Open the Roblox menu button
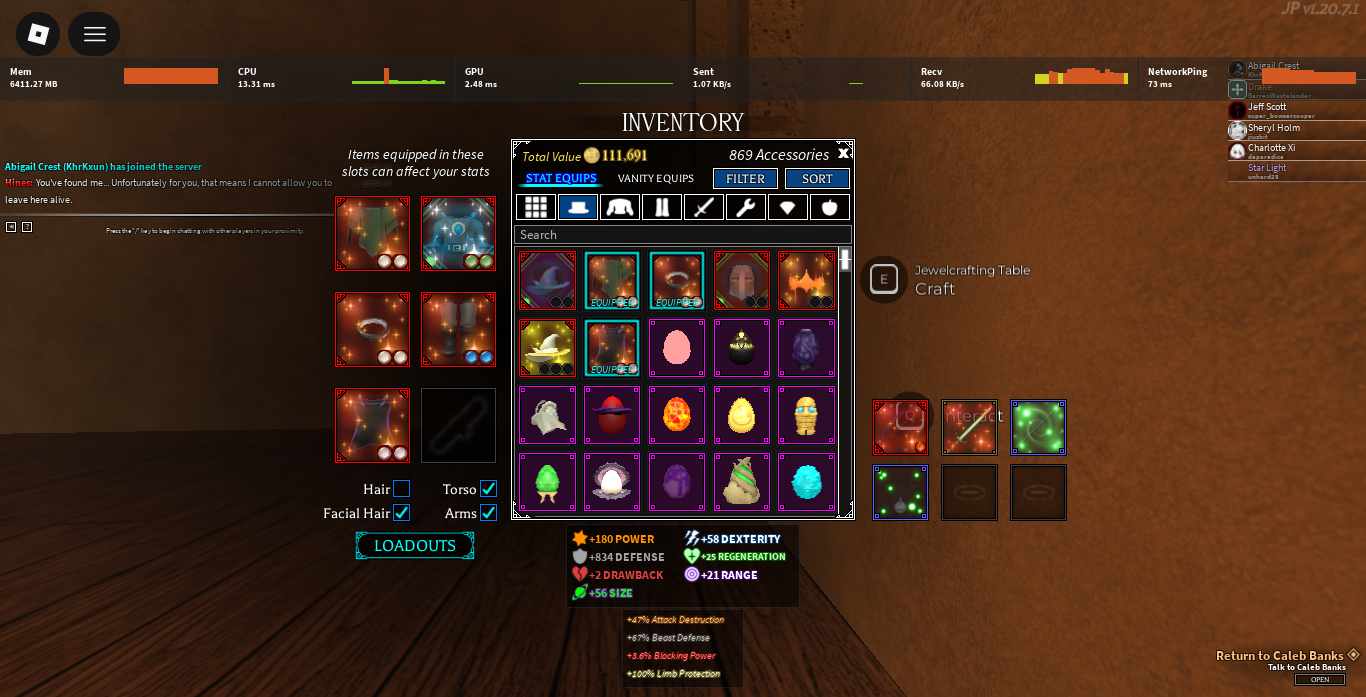Viewport: 1366px width, 697px height. pyautogui.click(x=38, y=34)
